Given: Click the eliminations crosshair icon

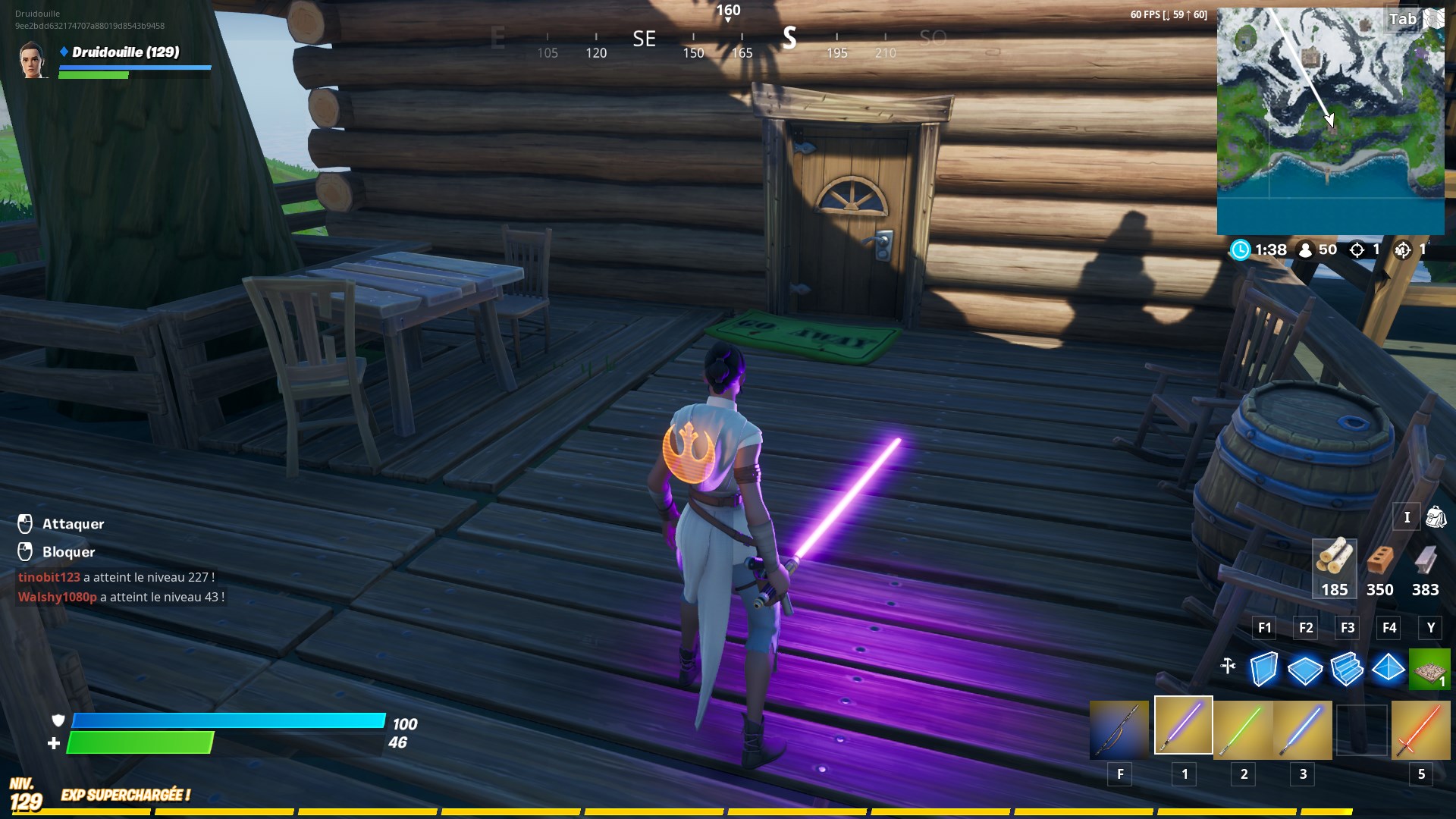Looking at the screenshot, I should pyautogui.click(x=1357, y=249).
